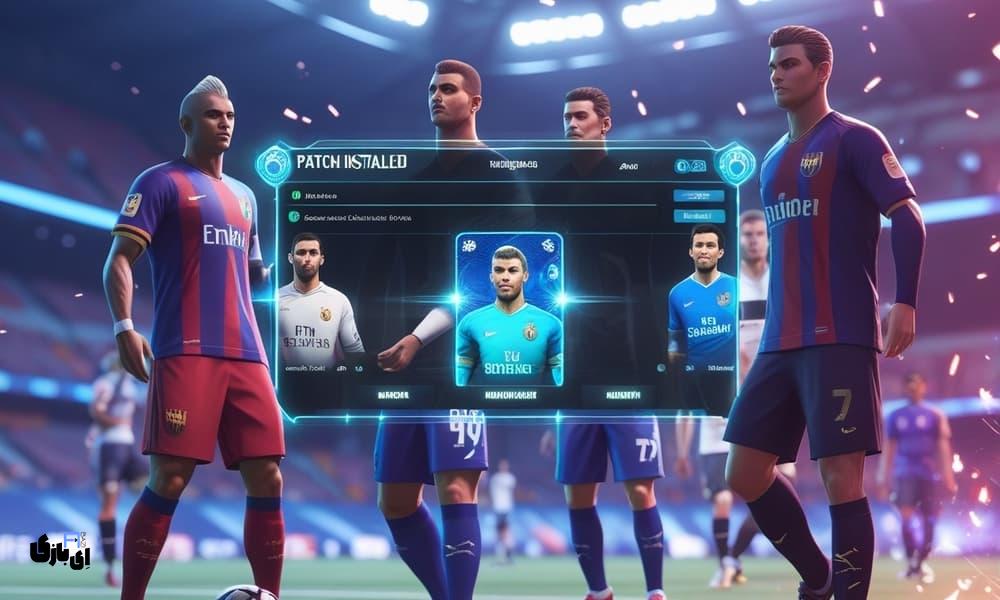Click the lower blue button on panel right
1000x600 pixels.
point(698,215)
